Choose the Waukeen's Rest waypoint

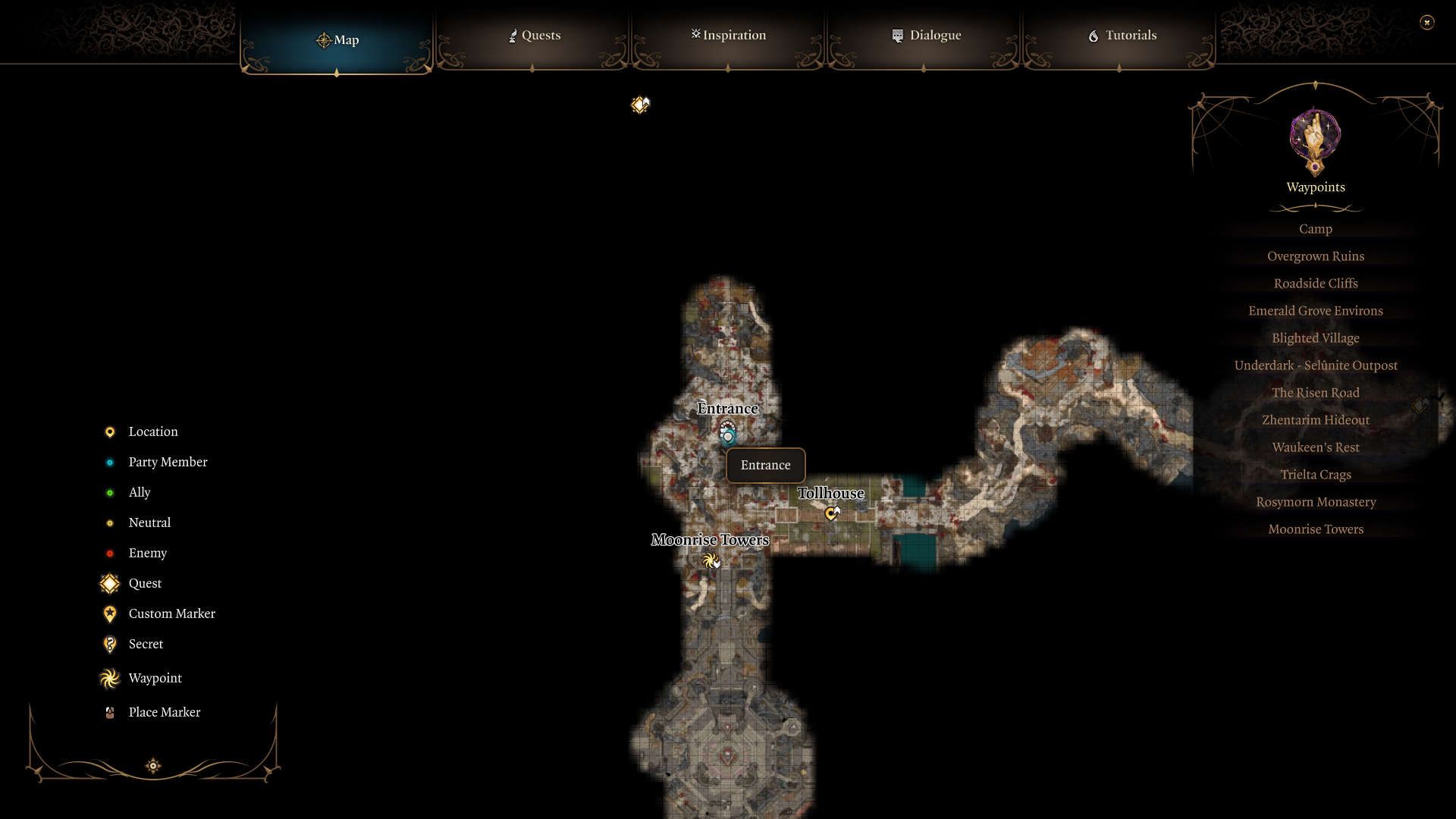click(x=1315, y=447)
